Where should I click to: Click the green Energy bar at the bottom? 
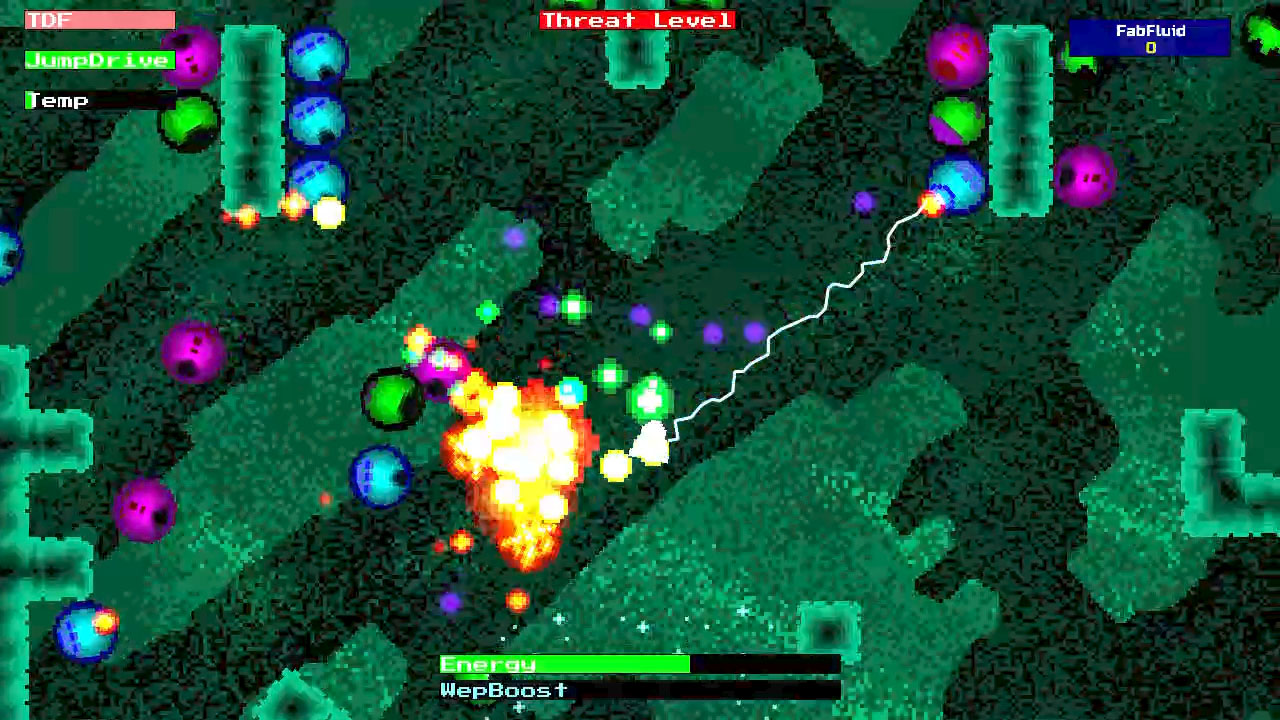tap(560, 663)
